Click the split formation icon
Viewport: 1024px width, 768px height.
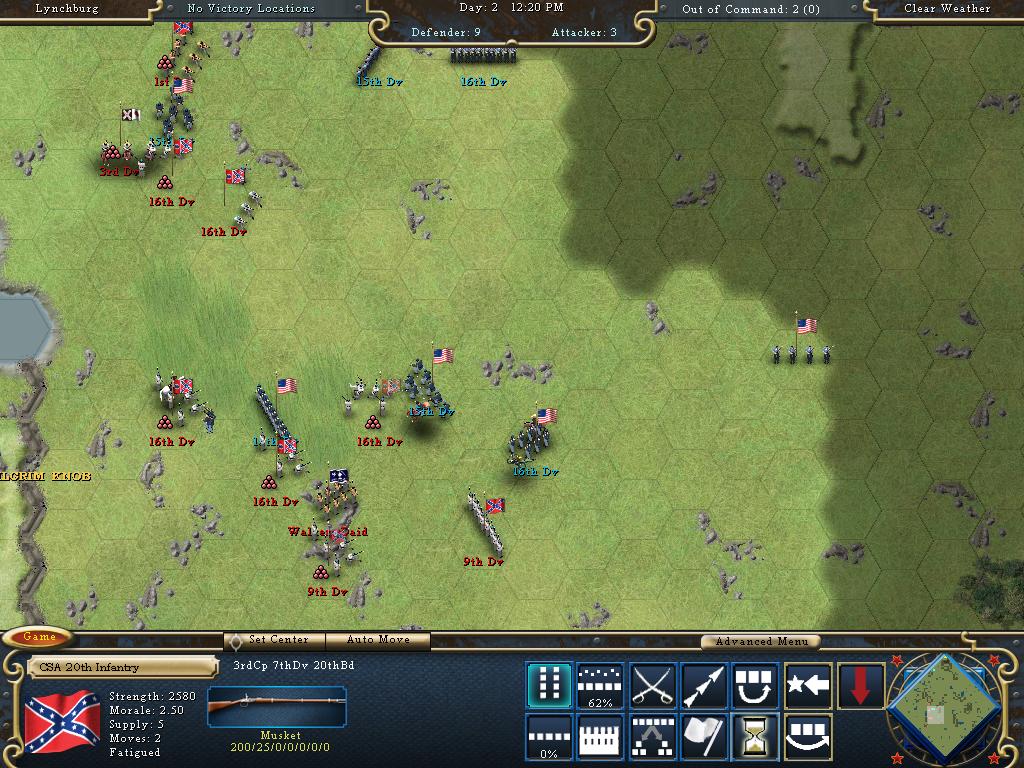(x=653, y=737)
